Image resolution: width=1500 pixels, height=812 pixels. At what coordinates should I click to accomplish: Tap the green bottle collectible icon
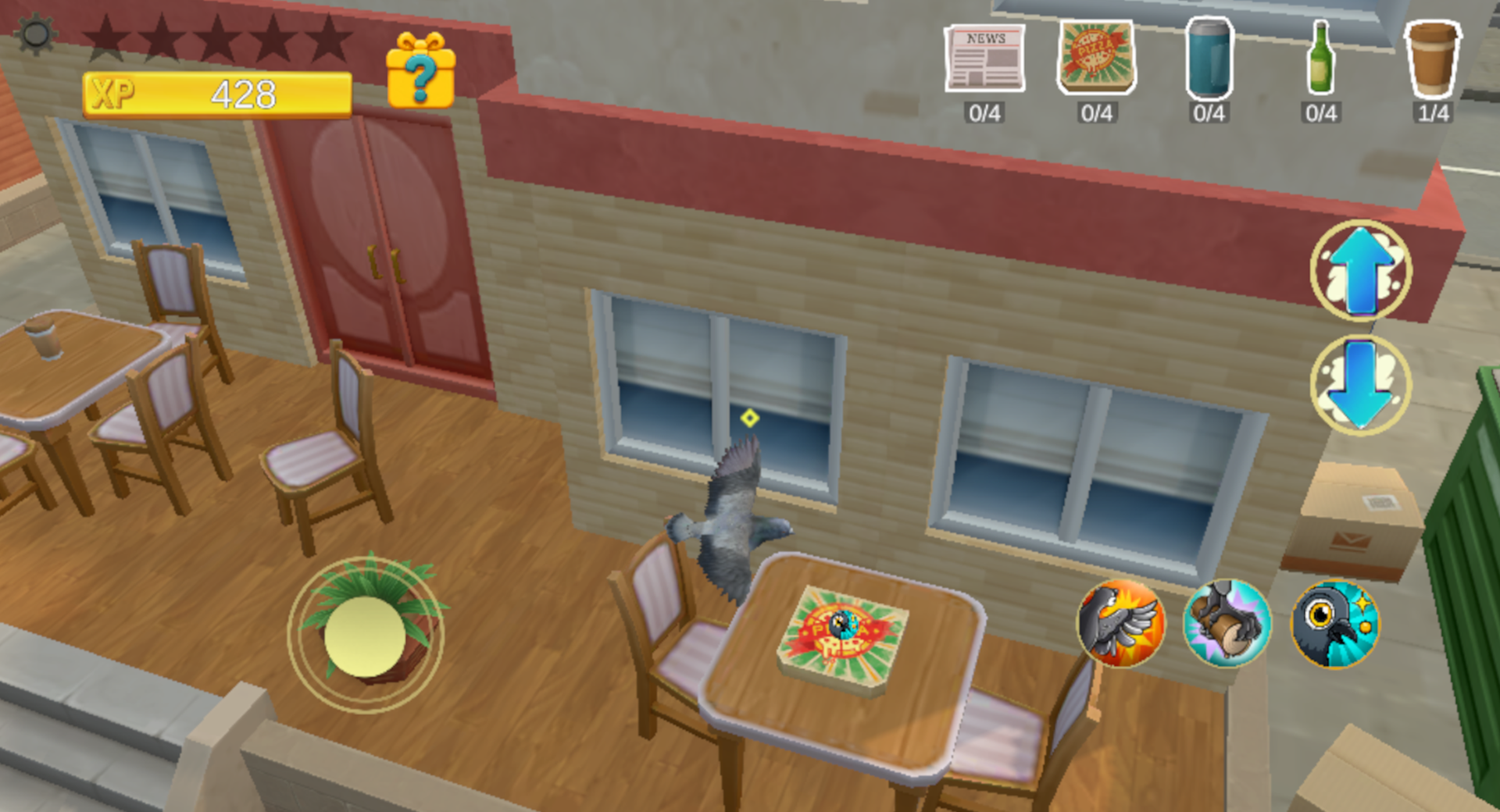click(x=1320, y=59)
